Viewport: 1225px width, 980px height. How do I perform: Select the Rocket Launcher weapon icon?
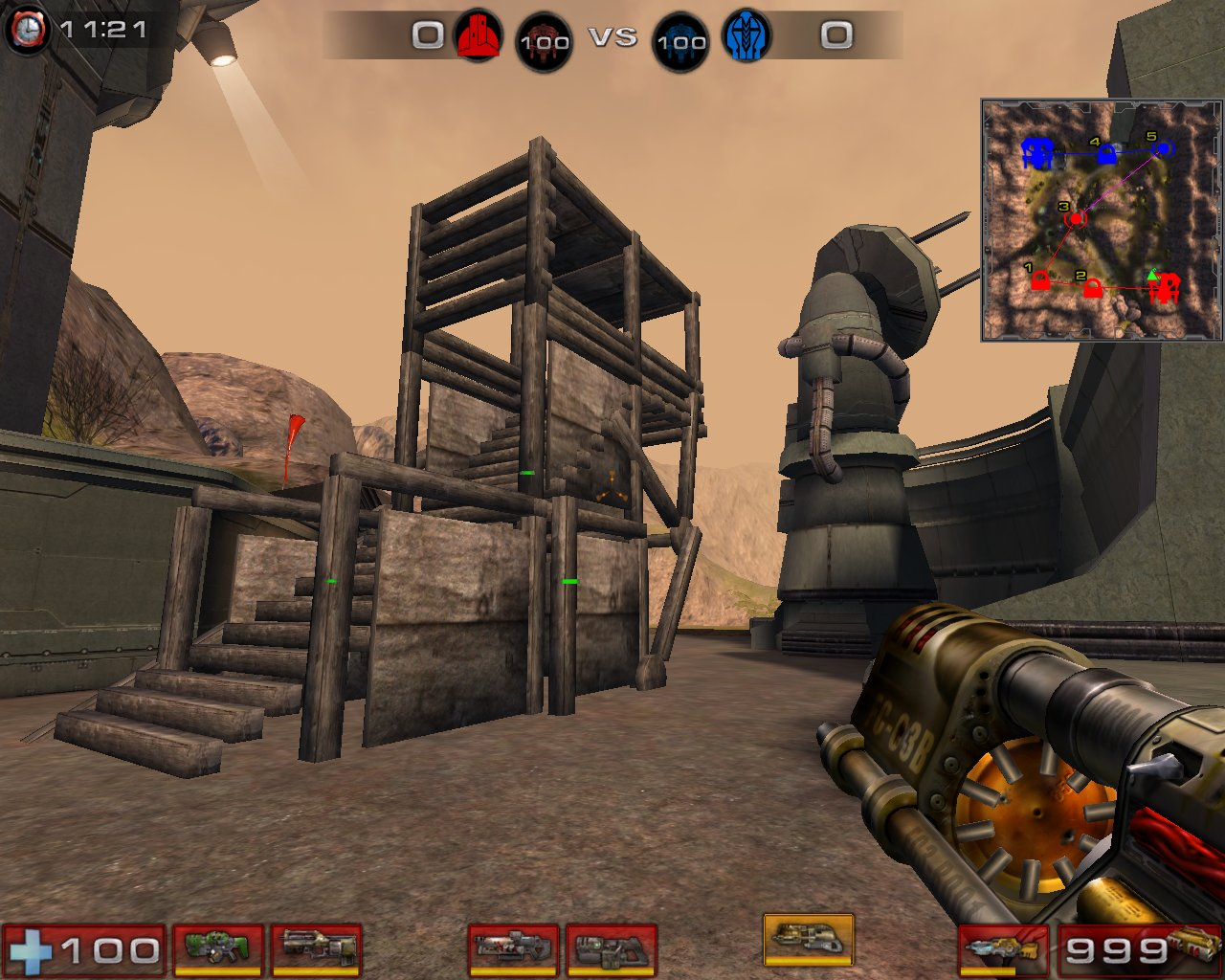point(1005,945)
